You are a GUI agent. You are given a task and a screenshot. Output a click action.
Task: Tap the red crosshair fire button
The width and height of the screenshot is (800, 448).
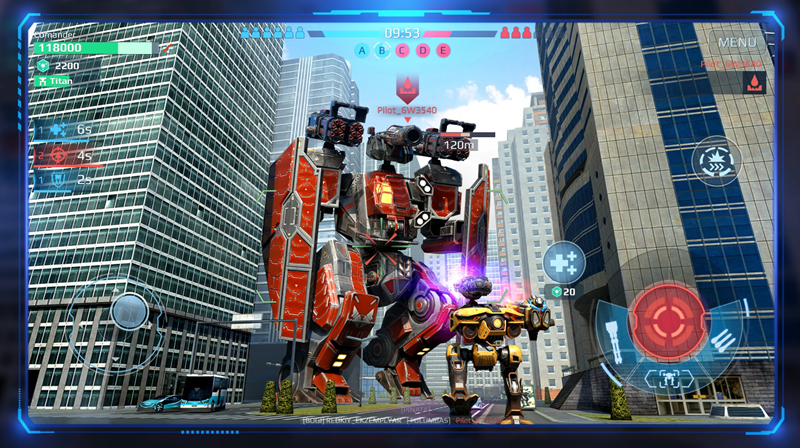point(670,316)
